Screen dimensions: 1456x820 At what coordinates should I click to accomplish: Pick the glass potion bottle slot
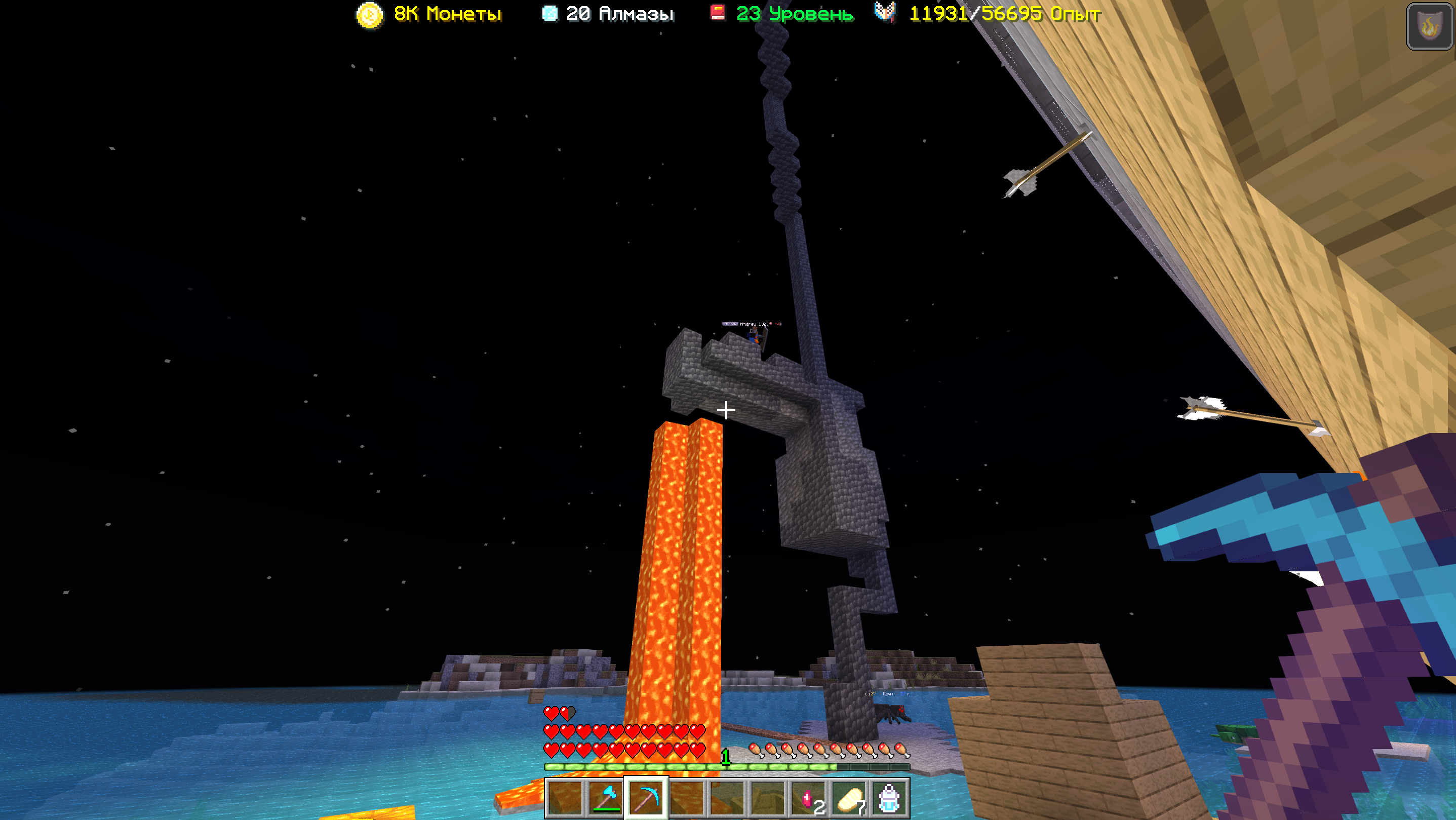889,797
